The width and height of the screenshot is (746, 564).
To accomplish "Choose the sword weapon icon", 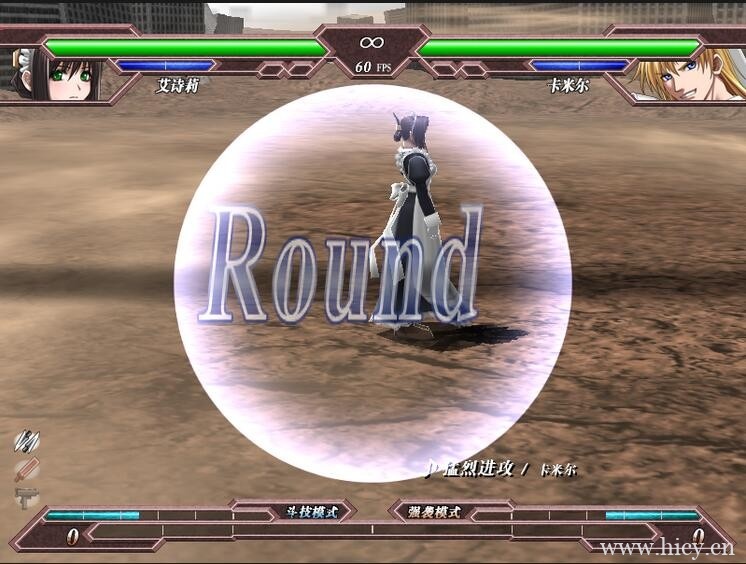I will pos(27,469).
